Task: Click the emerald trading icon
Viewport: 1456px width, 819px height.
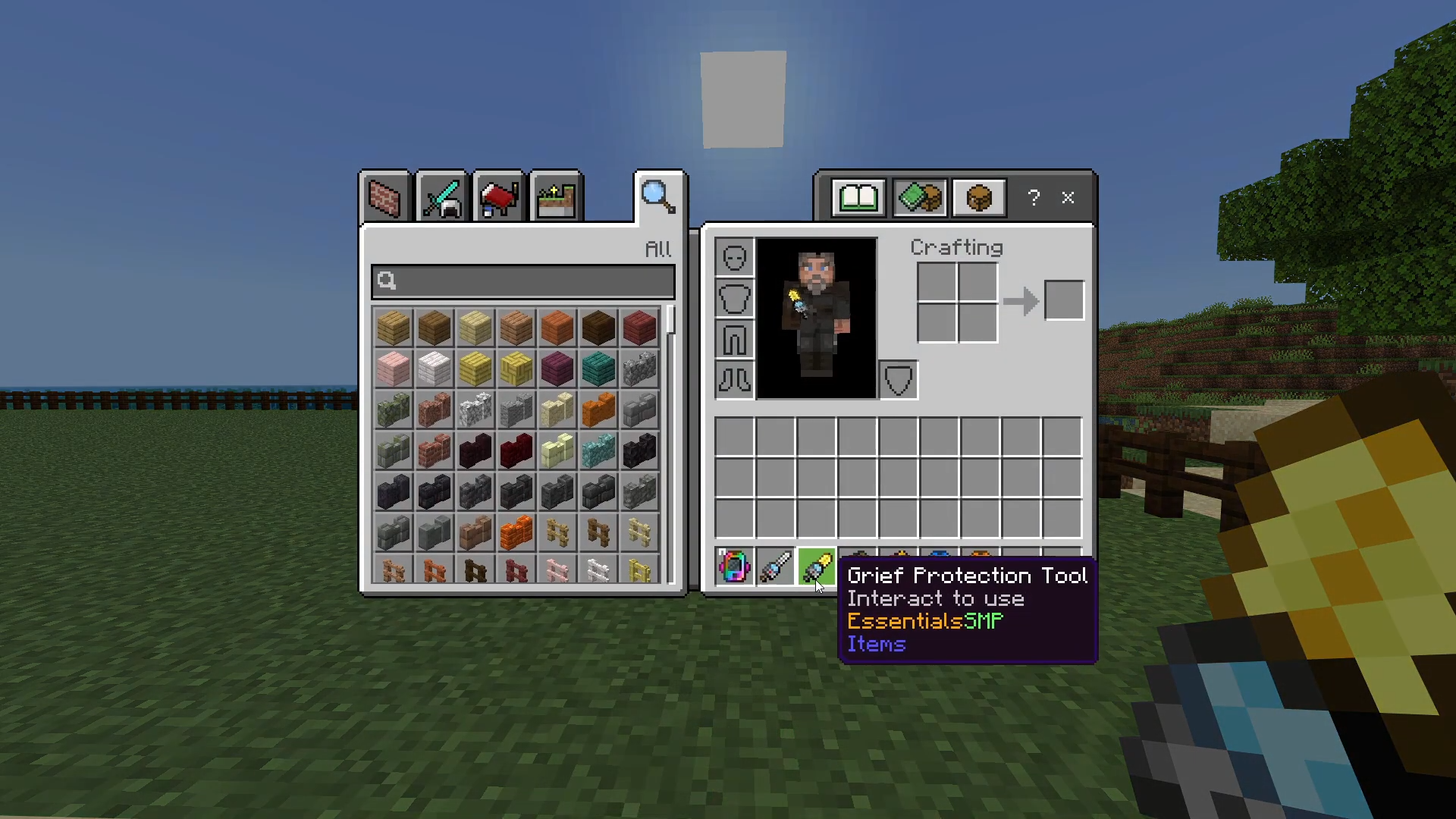Action: click(x=919, y=198)
